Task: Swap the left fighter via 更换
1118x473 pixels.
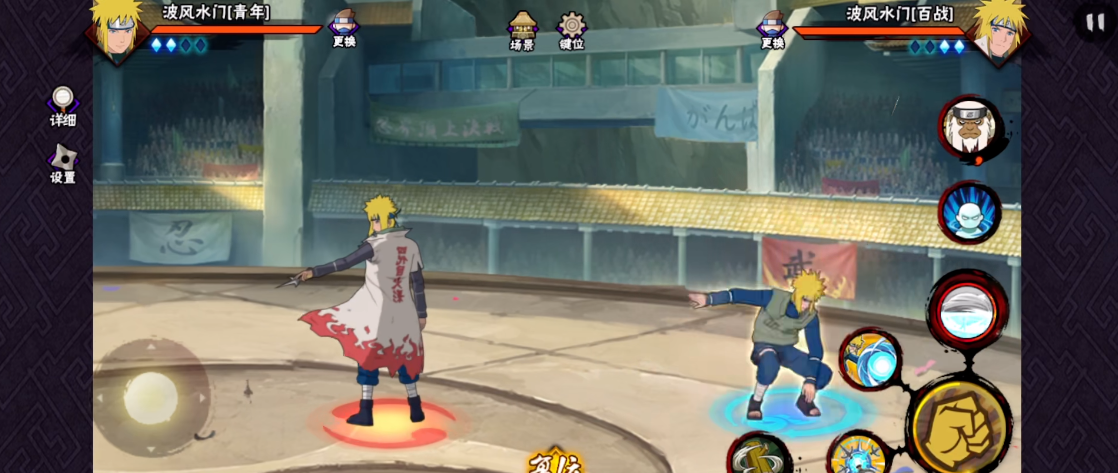Action: tap(343, 28)
